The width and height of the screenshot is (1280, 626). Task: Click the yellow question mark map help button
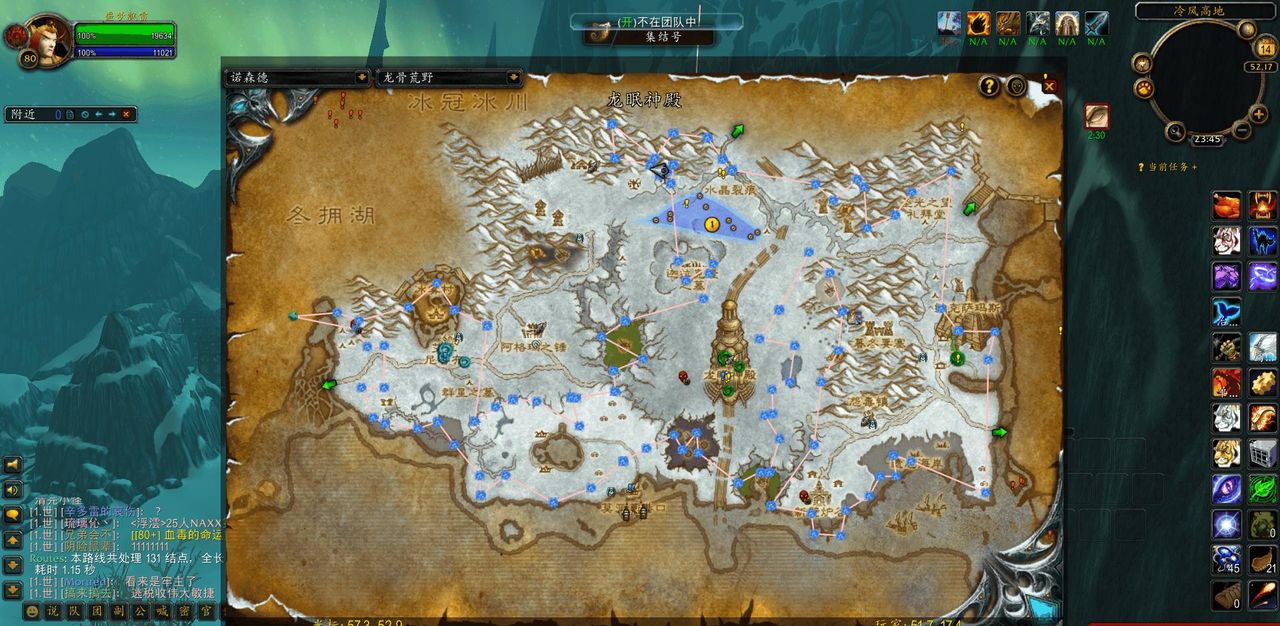(x=988, y=86)
